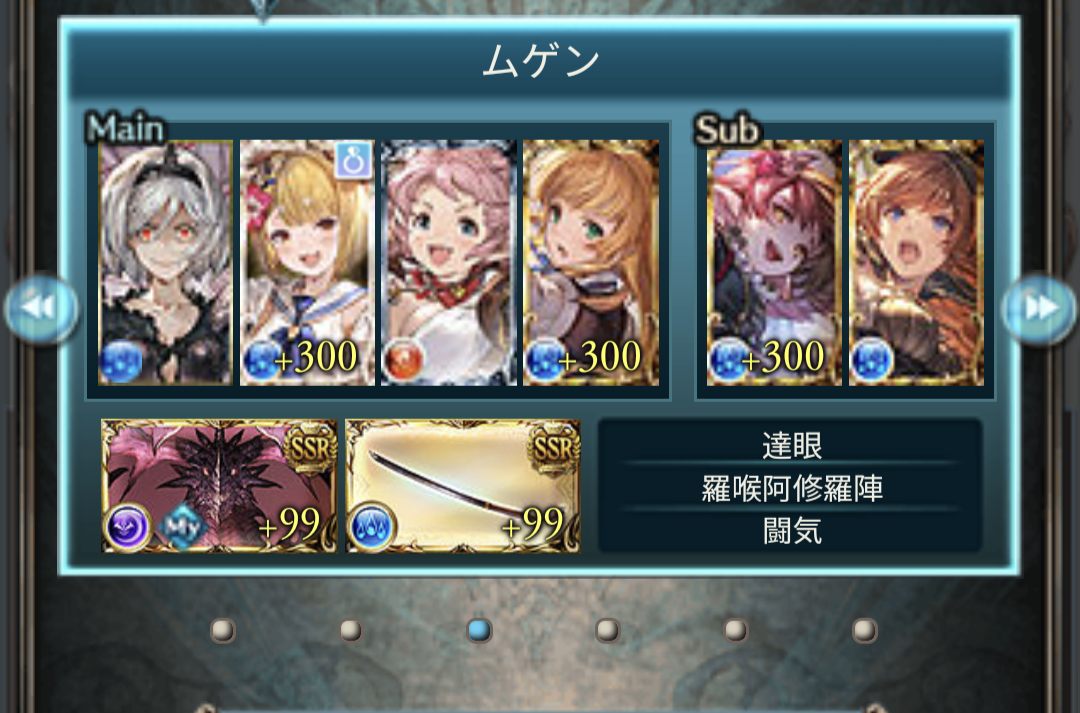1080x713 pixels.
Task: Pick the blonde green-eyed main character card
Action: (x=591, y=263)
